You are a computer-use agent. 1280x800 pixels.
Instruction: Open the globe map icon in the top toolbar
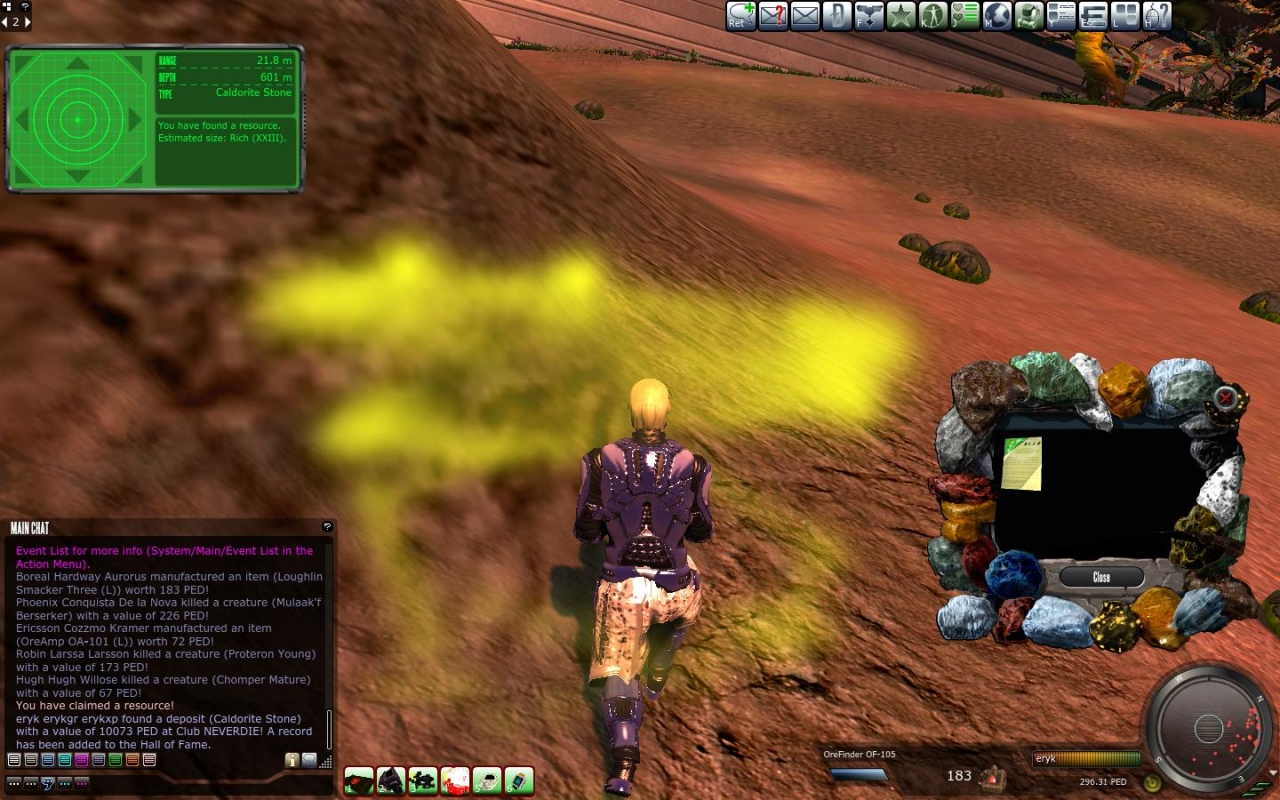(997, 15)
